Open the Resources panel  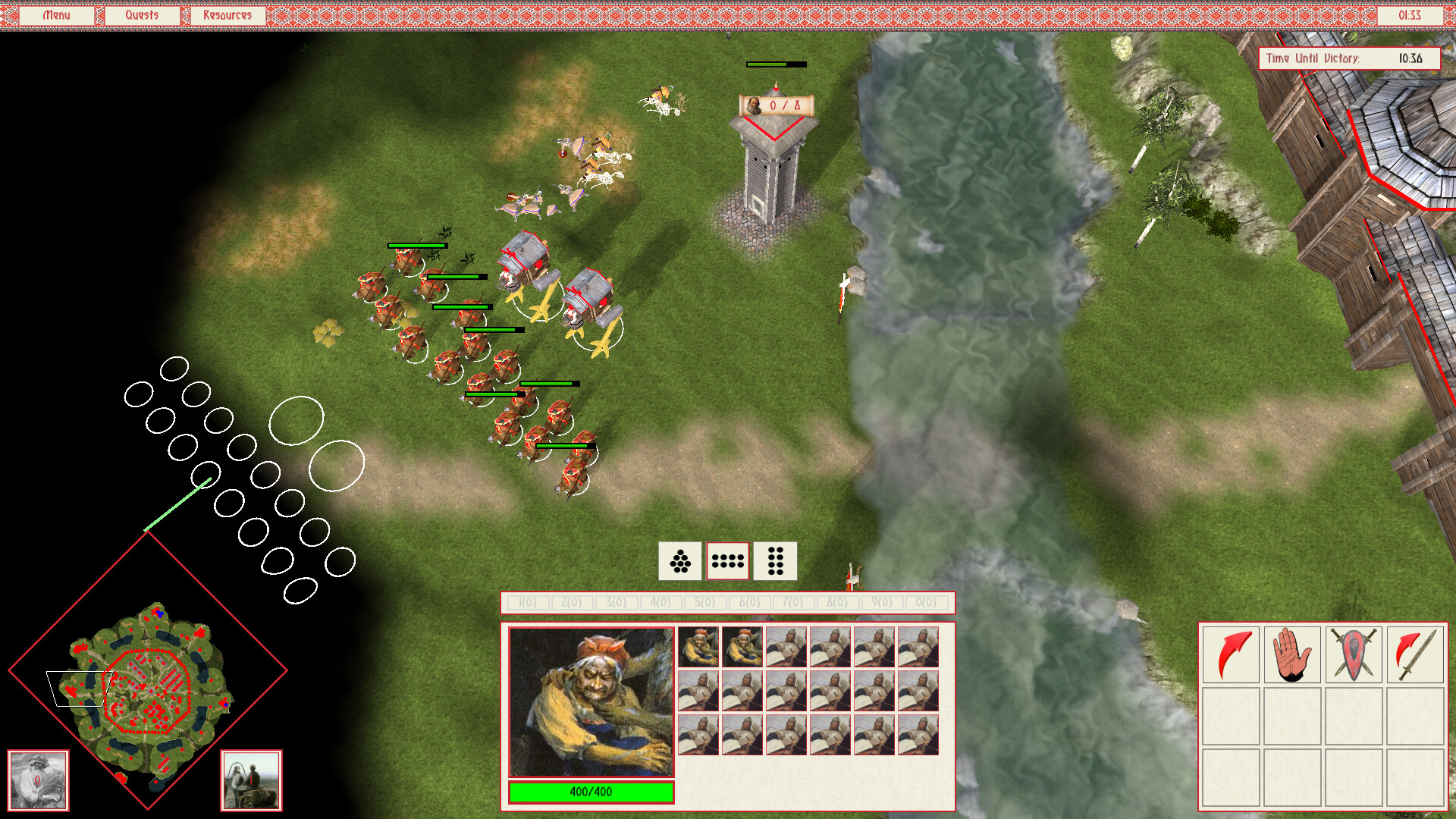pos(227,14)
